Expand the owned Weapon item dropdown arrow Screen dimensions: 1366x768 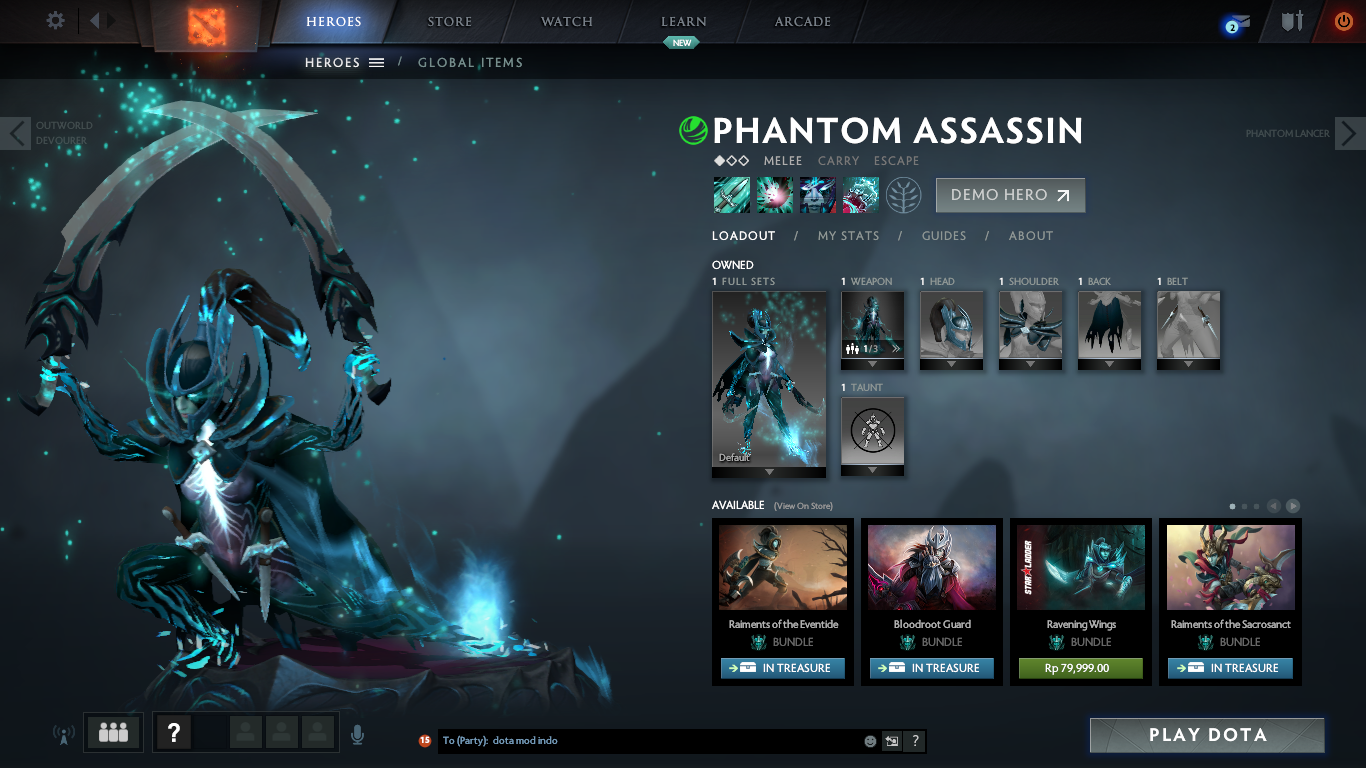pyautogui.click(x=872, y=364)
